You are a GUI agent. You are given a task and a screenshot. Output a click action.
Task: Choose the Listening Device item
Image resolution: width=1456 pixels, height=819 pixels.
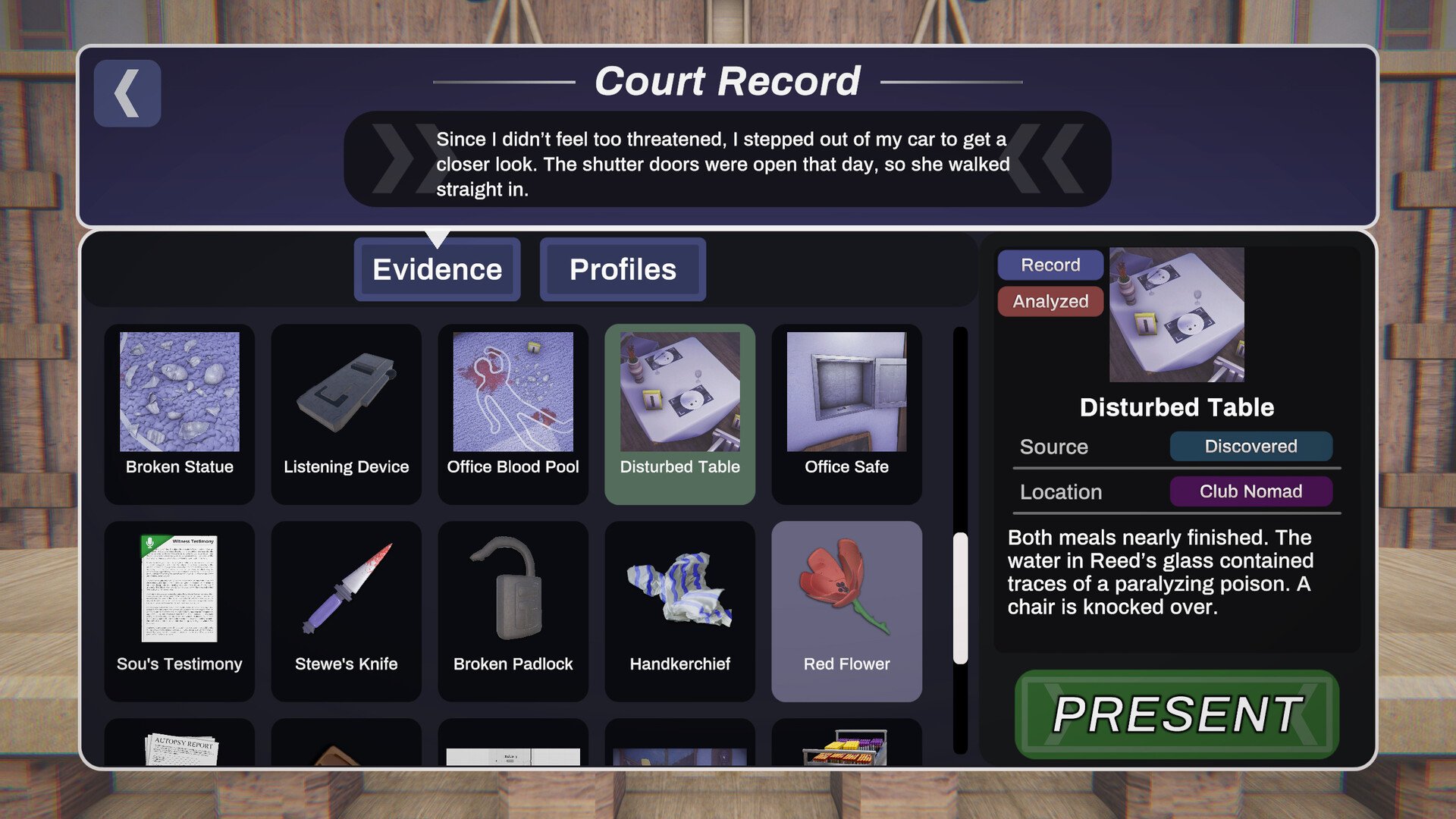pyautogui.click(x=346, y=413)
